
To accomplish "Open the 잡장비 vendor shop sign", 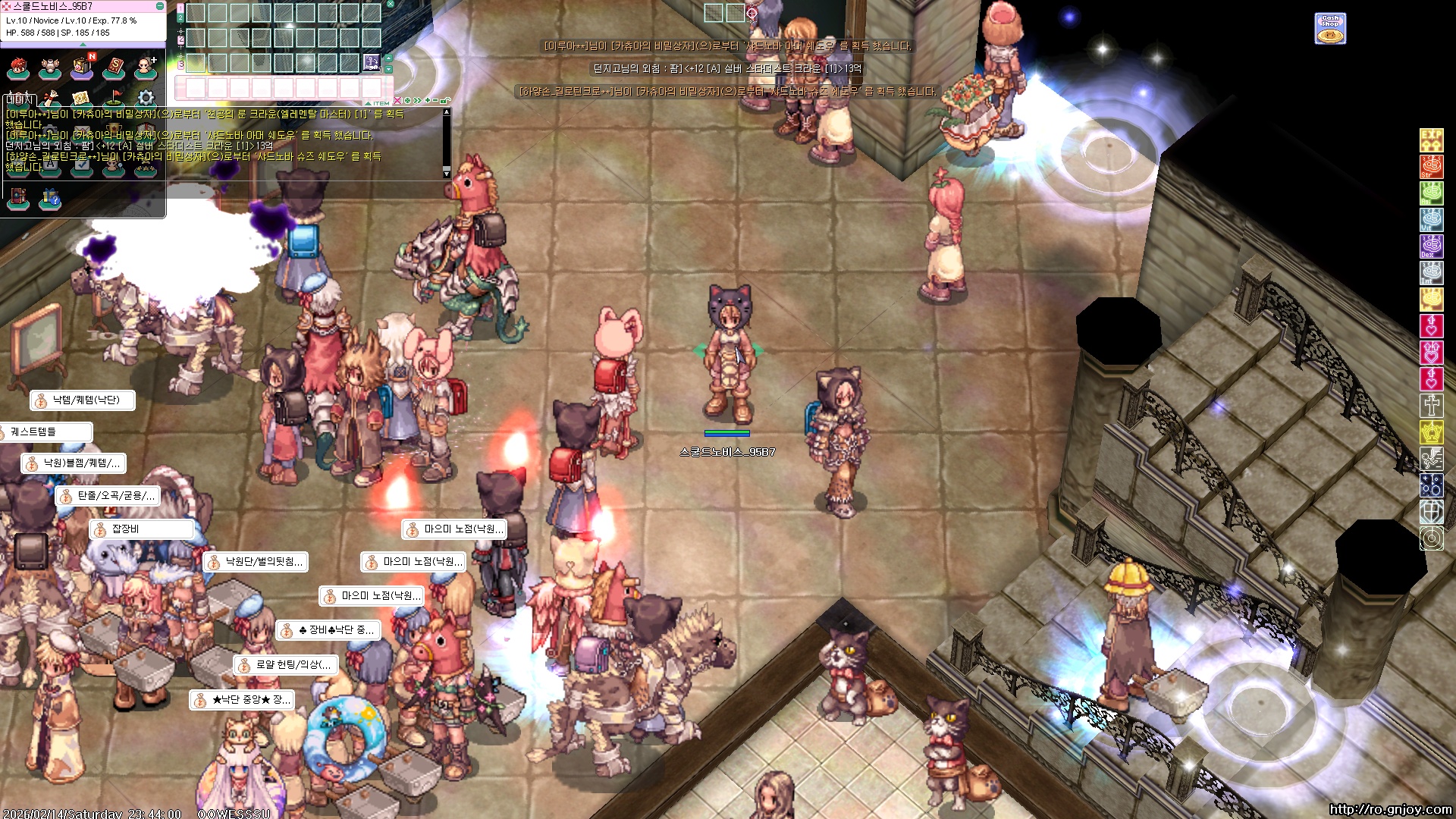I will (x=140, y=529).
